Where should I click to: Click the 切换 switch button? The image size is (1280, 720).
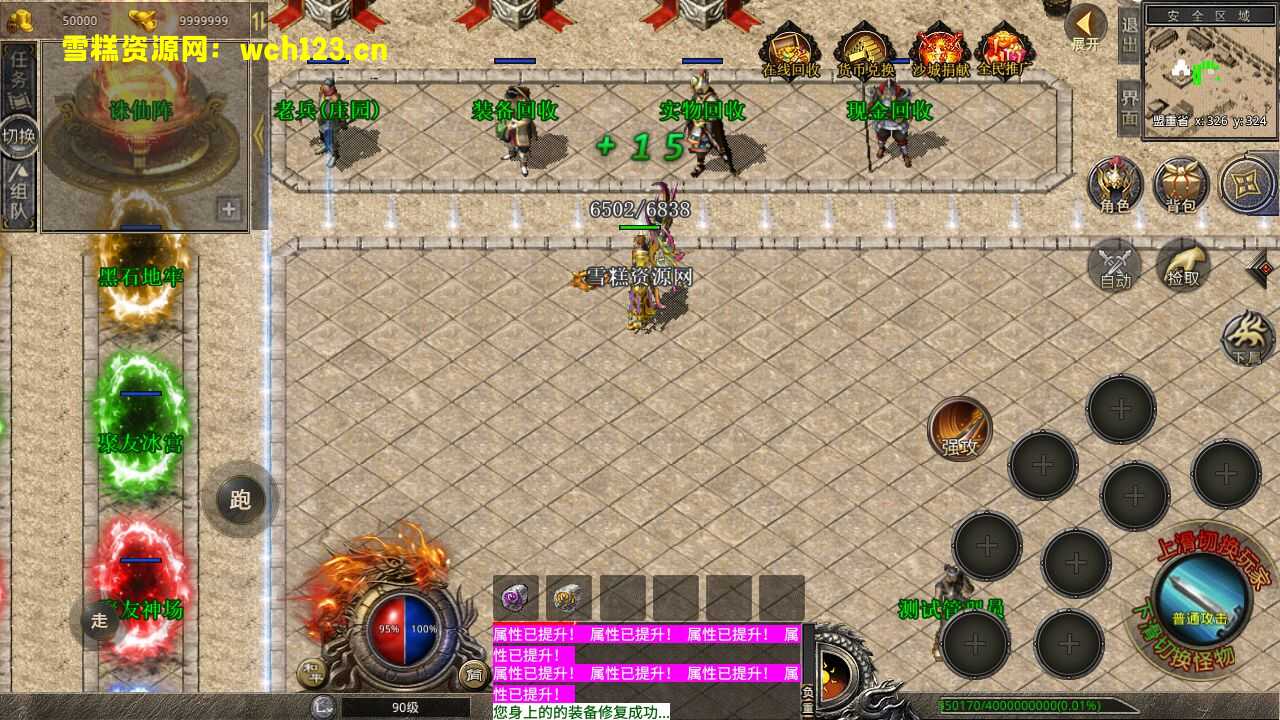(19, 136)
